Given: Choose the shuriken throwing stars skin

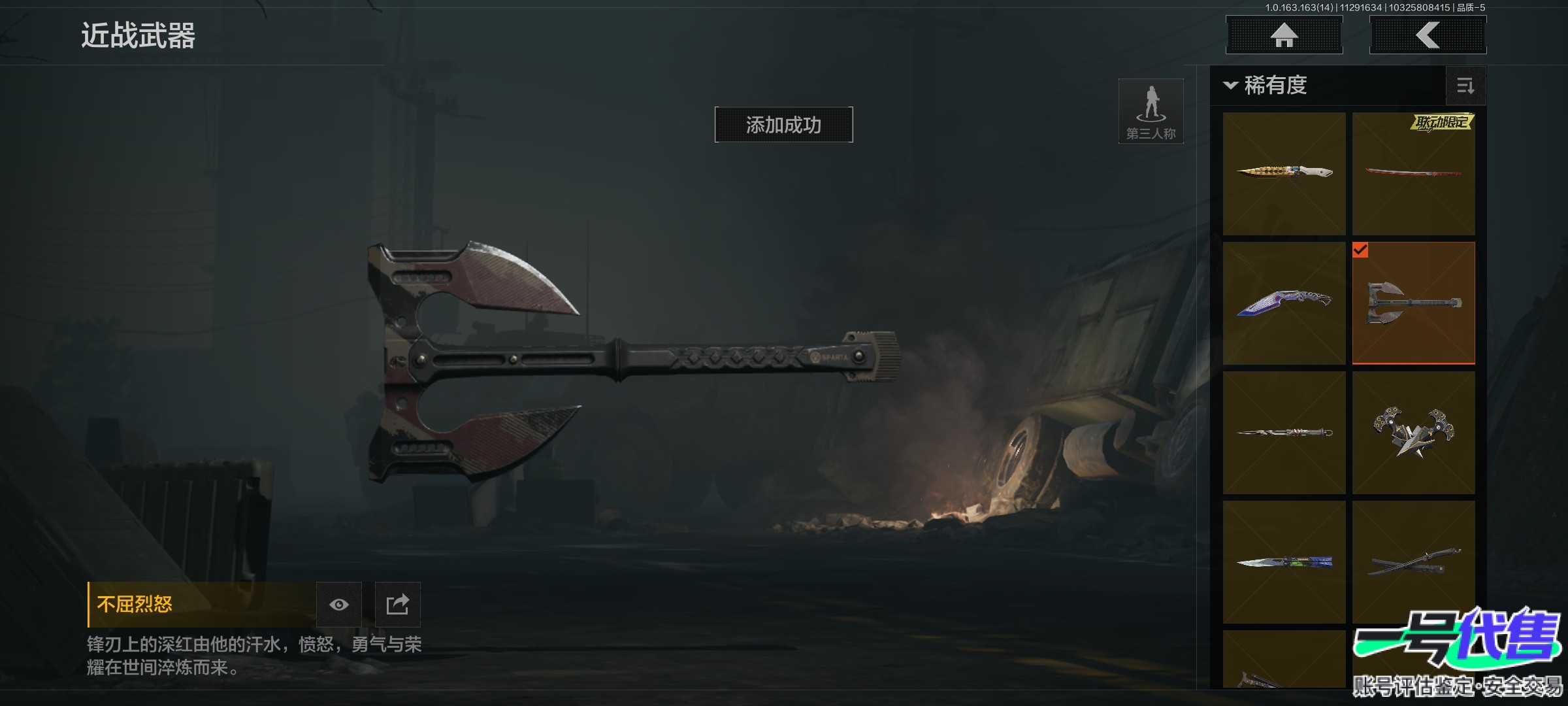Looking at the screenshot, I should (x=1413, y=432).
